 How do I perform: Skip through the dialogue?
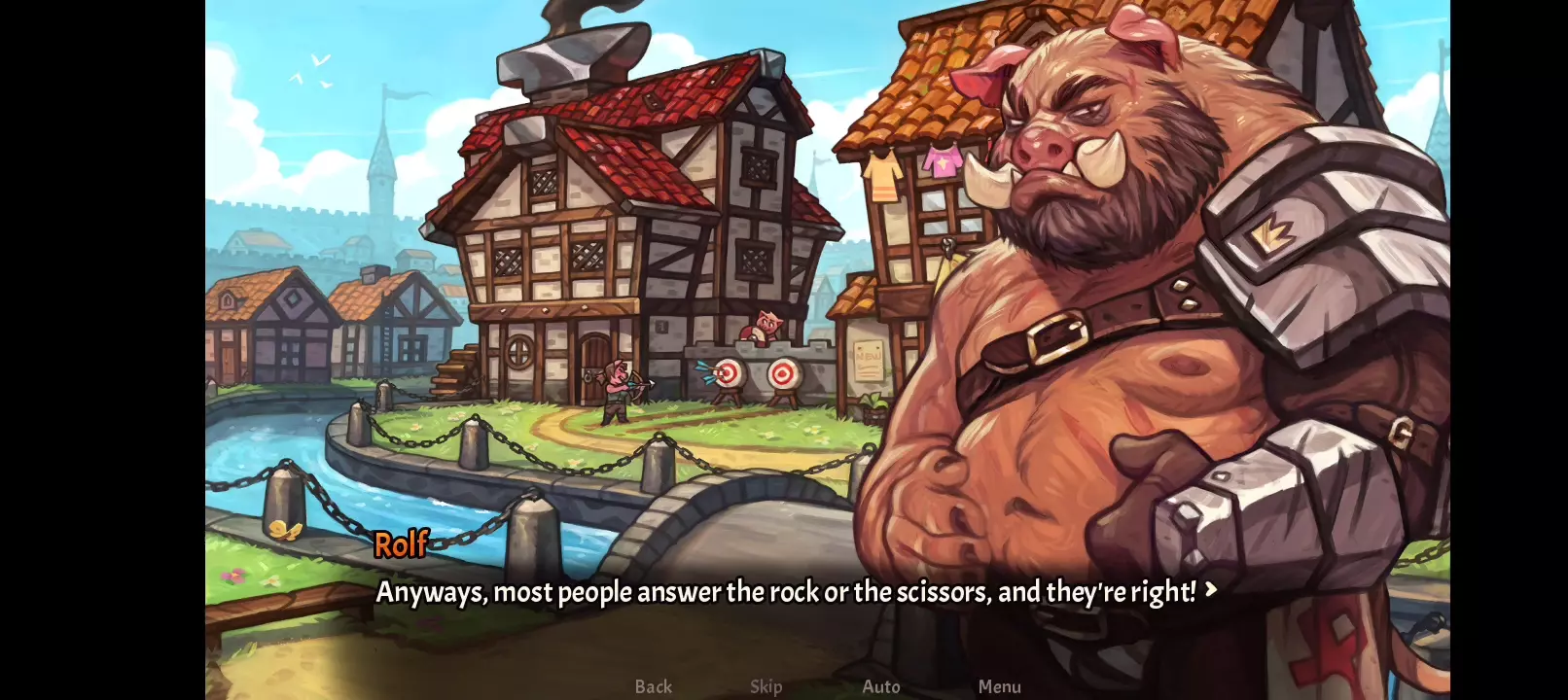(766, 686)
